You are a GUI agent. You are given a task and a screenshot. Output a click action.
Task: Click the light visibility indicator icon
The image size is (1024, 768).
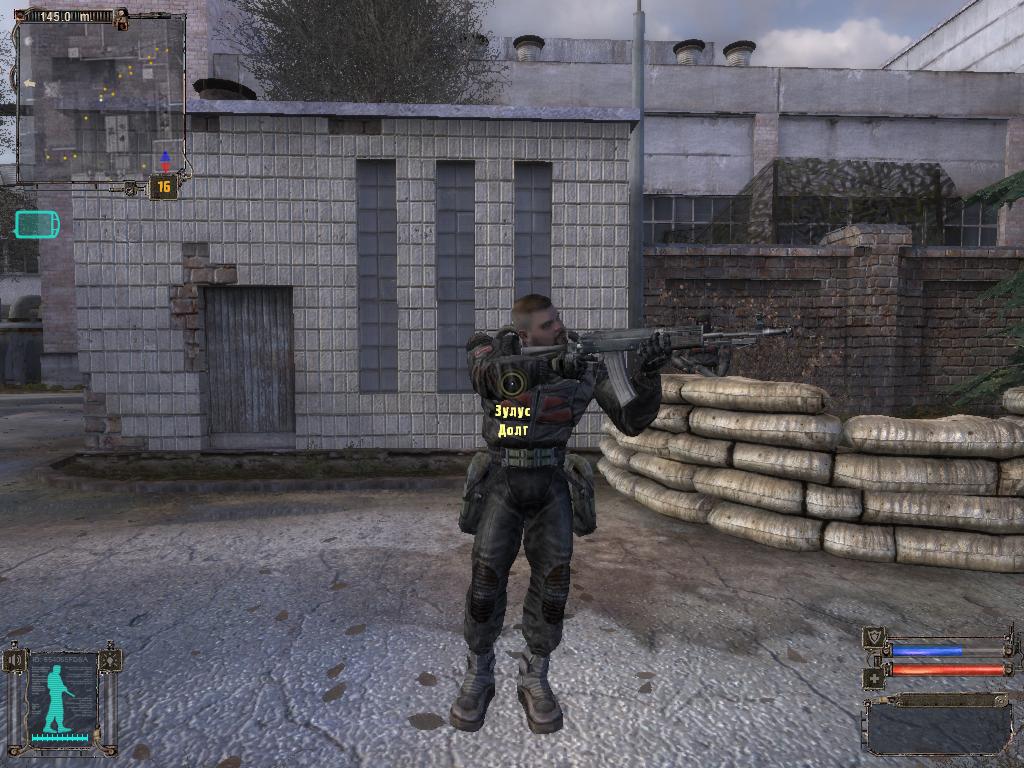click(x=110, y=661)
